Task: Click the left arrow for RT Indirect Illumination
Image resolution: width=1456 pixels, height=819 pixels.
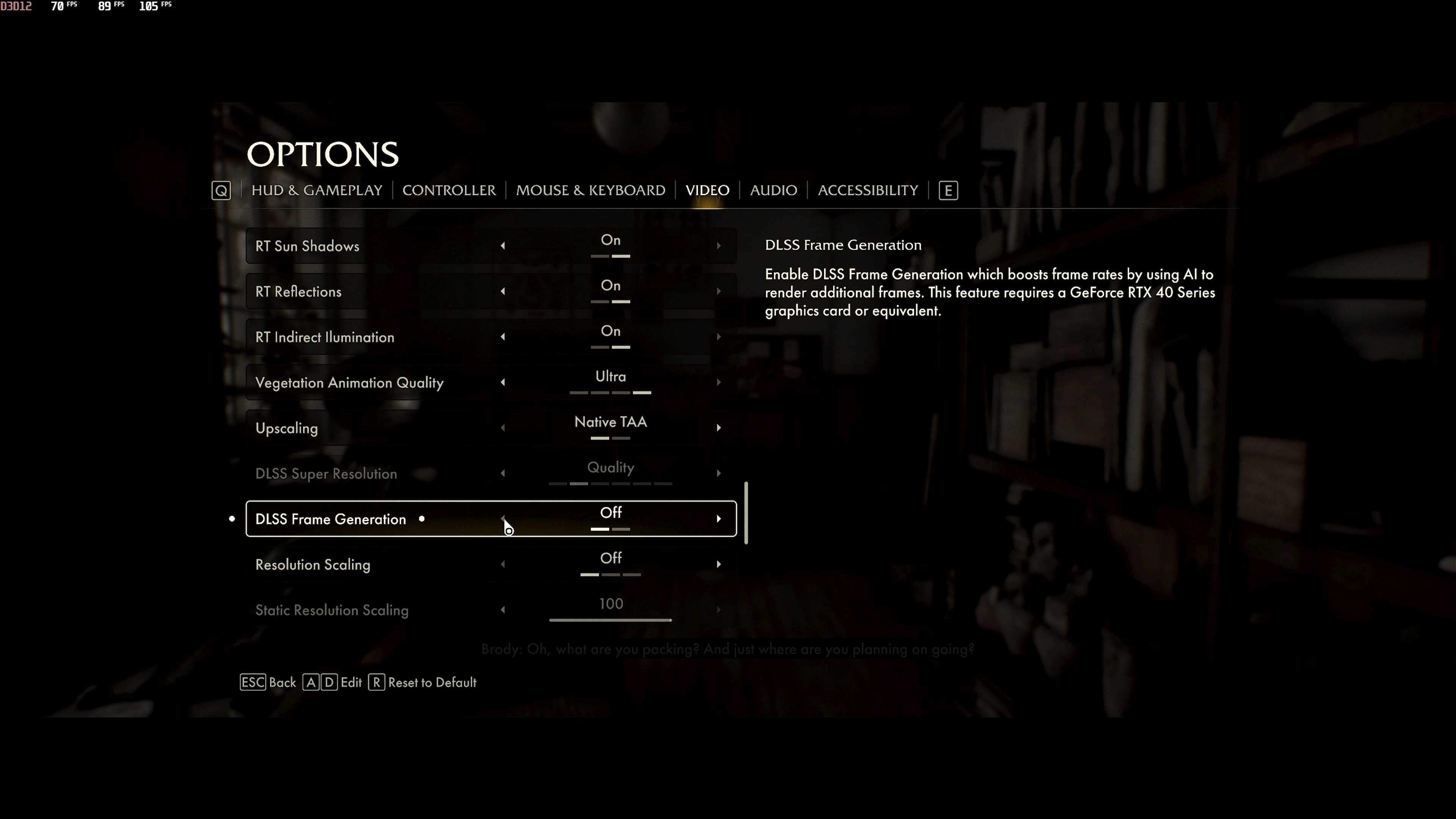Action: point(502,337)
